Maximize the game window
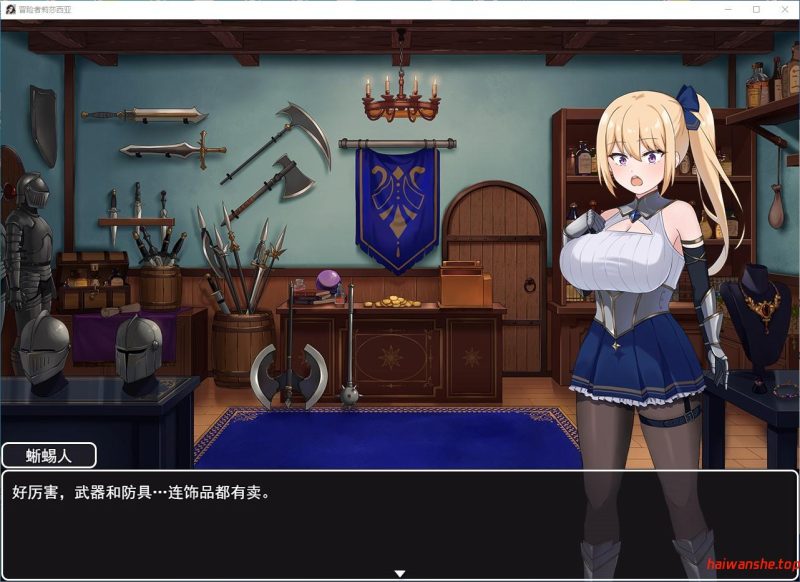 pos(756,9)
